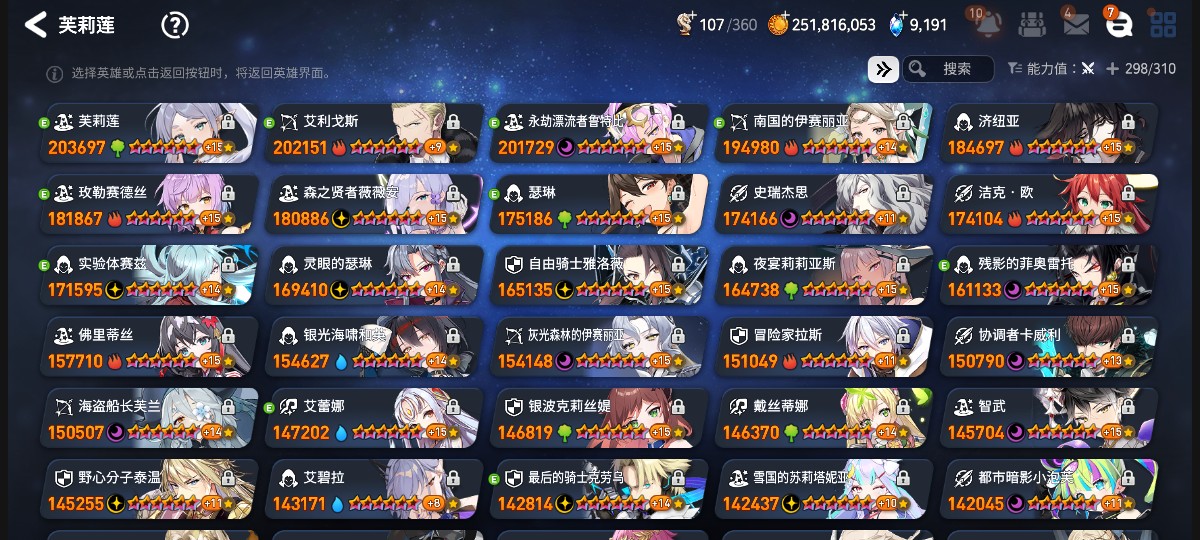Select hero card 智武

coord(1049,418)
